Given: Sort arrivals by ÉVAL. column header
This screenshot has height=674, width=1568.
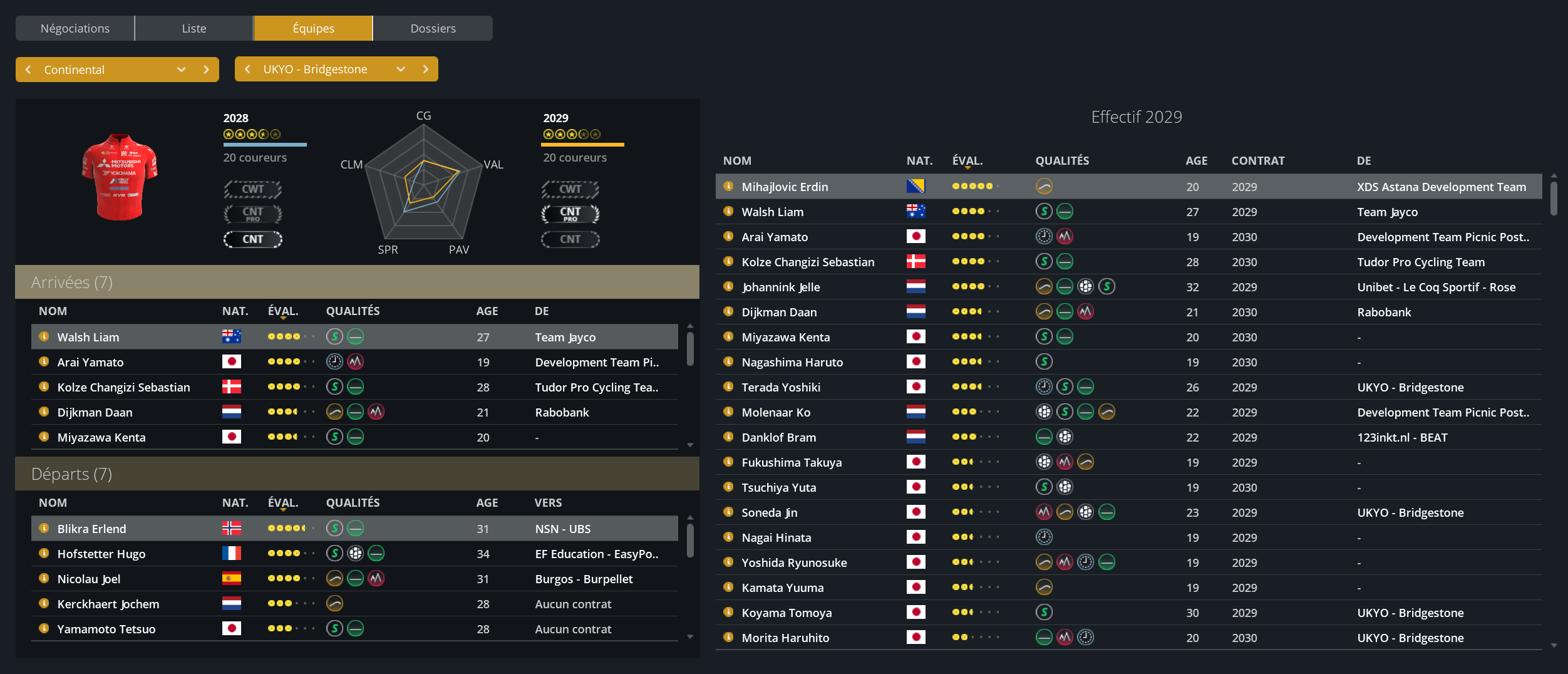Looking at the screenshot, I should [283, 311].
